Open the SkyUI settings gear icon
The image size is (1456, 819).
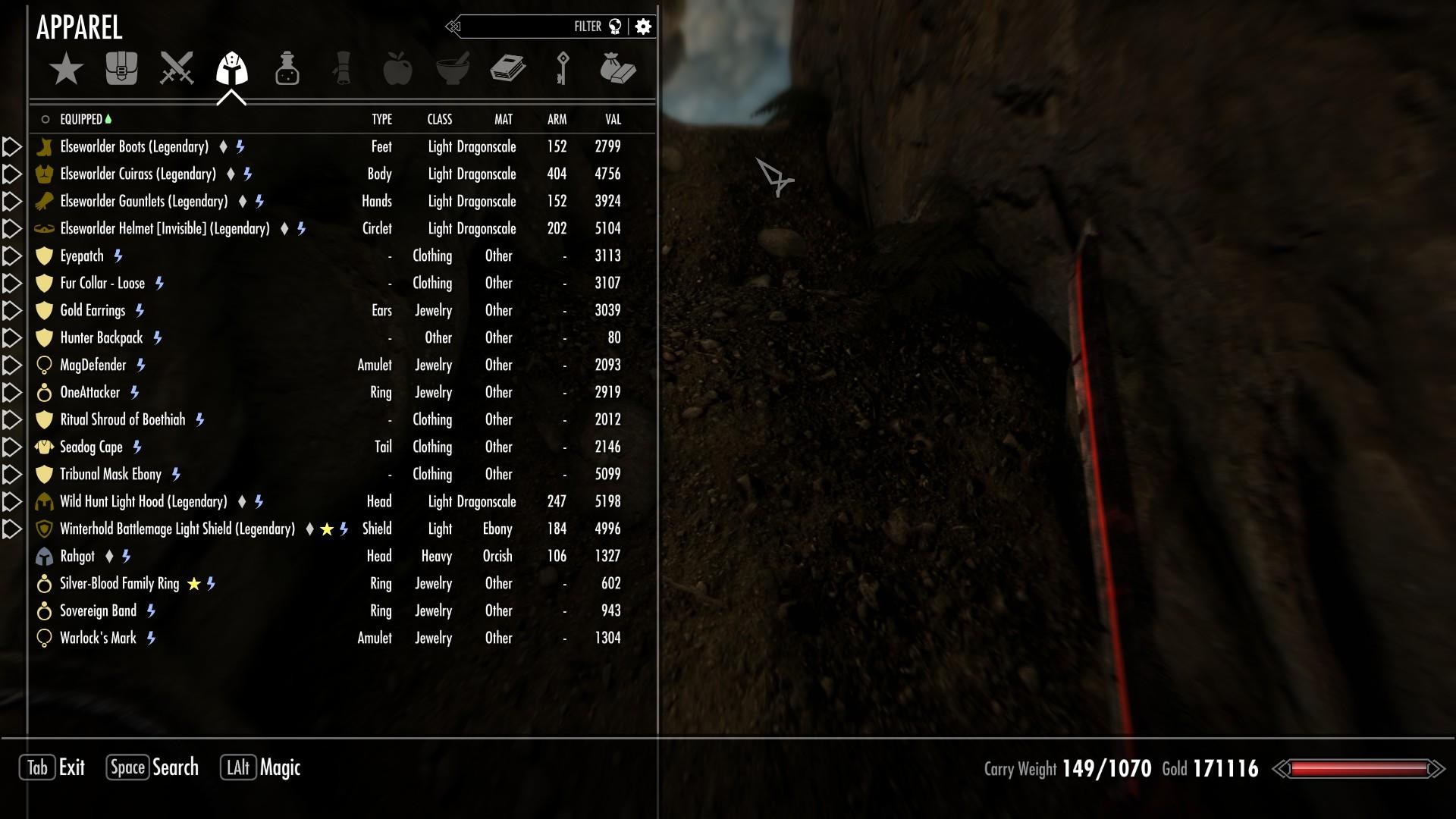(x=642, y=25)
